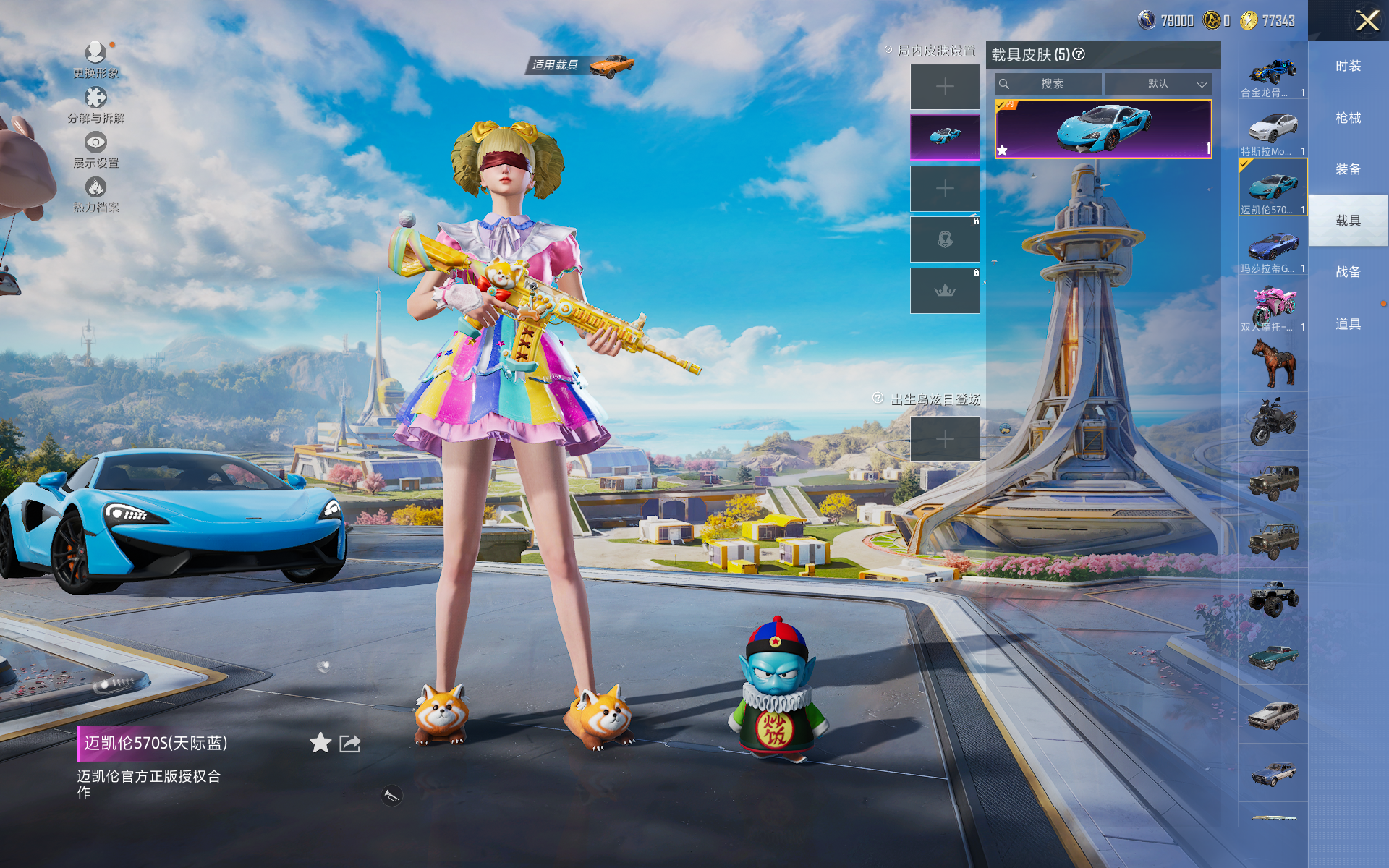The image size is (1389, 868).
Task: Click the 搜索 search field
Action: [1049, 84]
